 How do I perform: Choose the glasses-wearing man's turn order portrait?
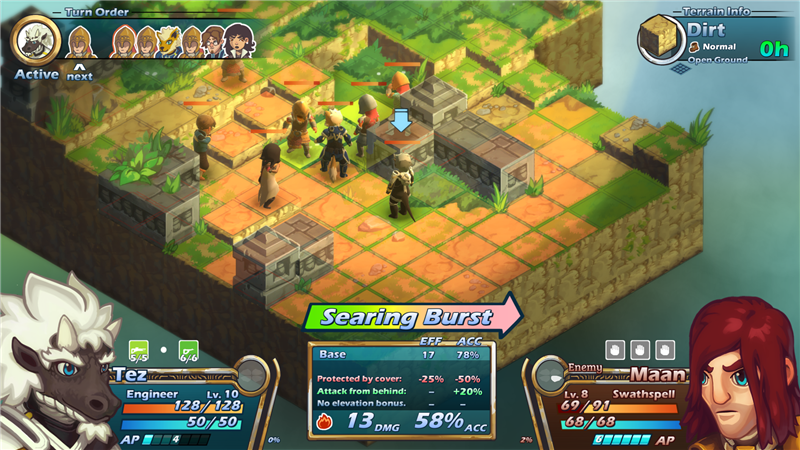coord(213,41)
